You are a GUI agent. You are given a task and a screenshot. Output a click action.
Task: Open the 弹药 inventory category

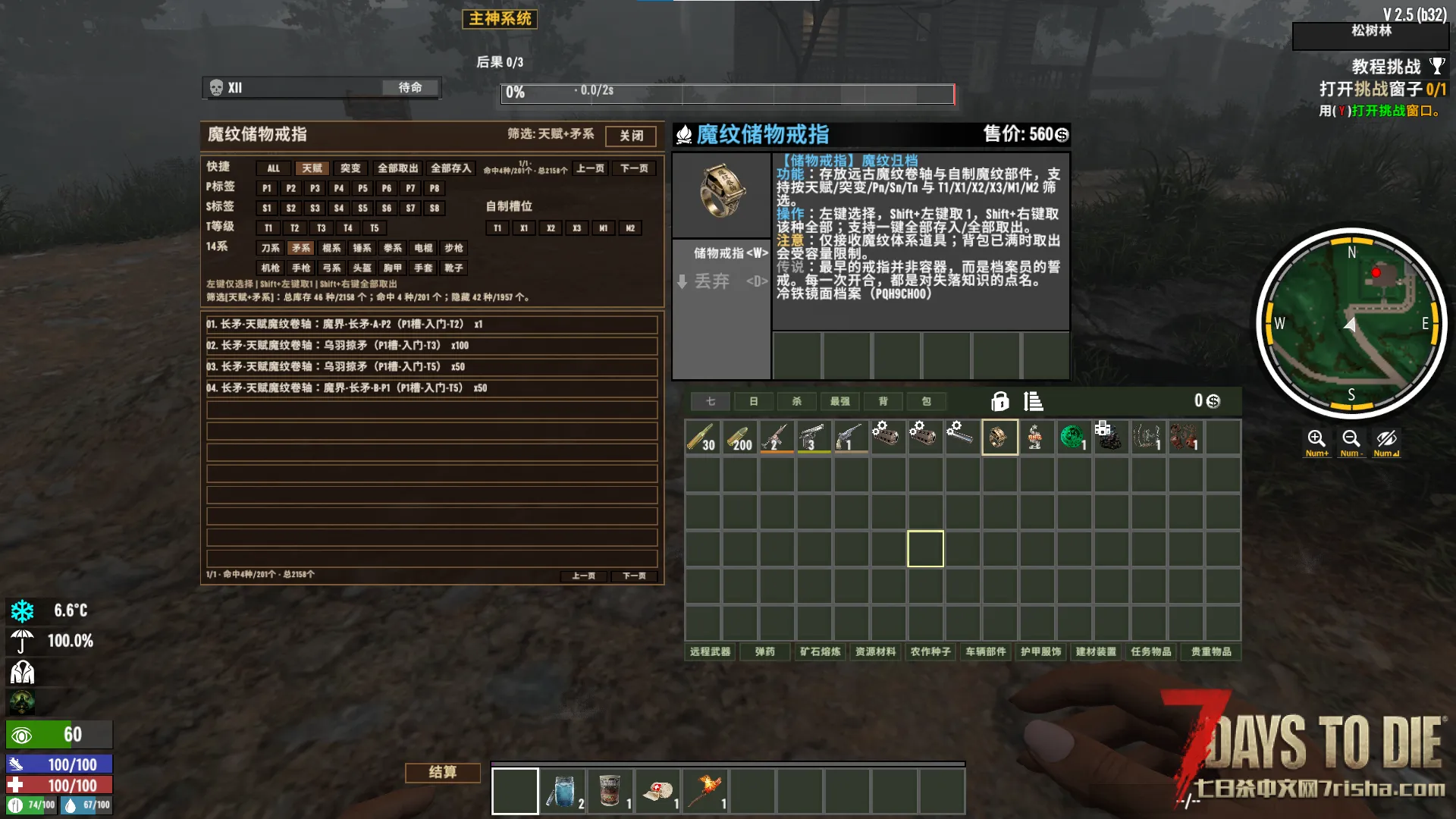click(x=764, y=651)
